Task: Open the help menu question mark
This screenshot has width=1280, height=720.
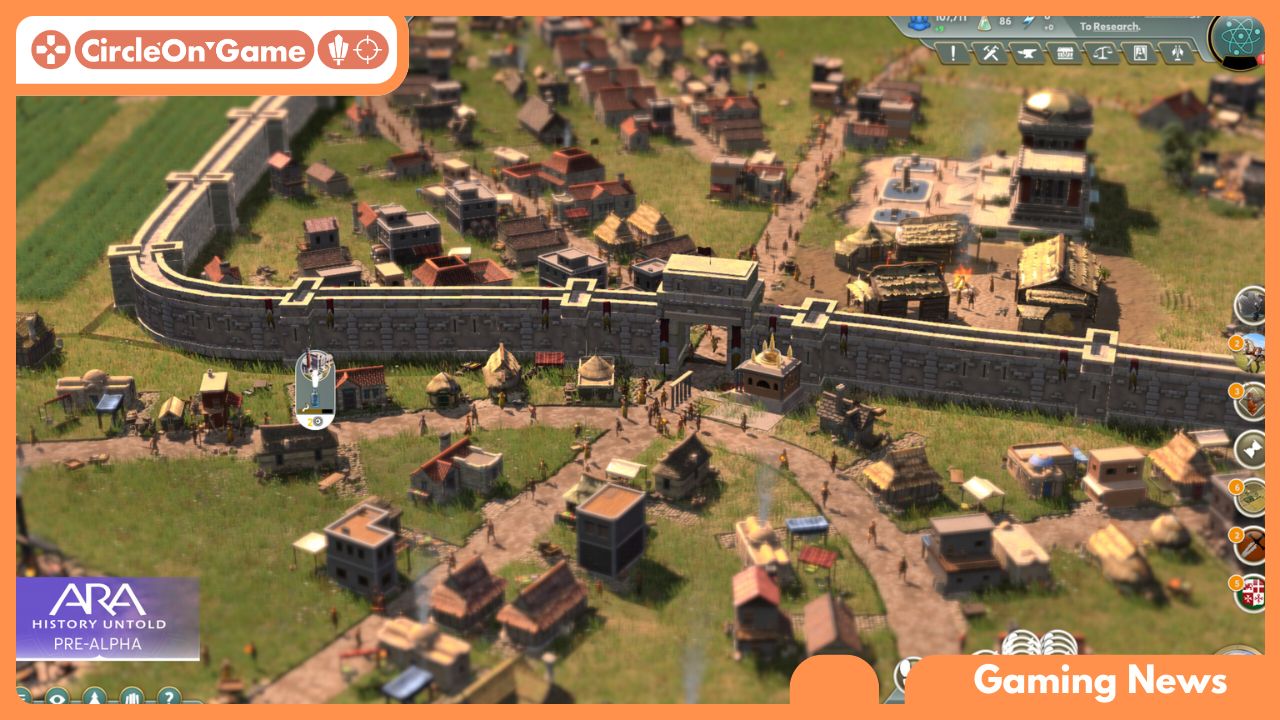Action: pyautogui.click(x=170, y=700)
